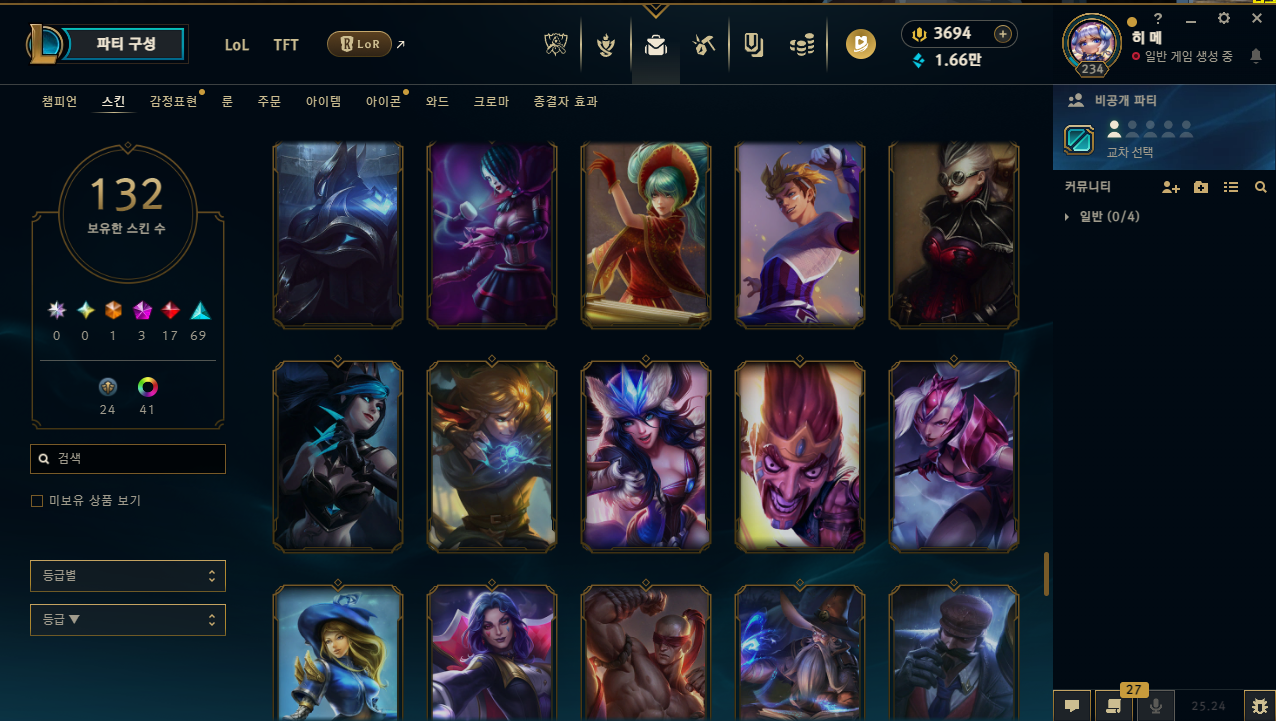Screen dimensions: 1276x721
Task: Open the add friend icon
Action: [1170, 187]
